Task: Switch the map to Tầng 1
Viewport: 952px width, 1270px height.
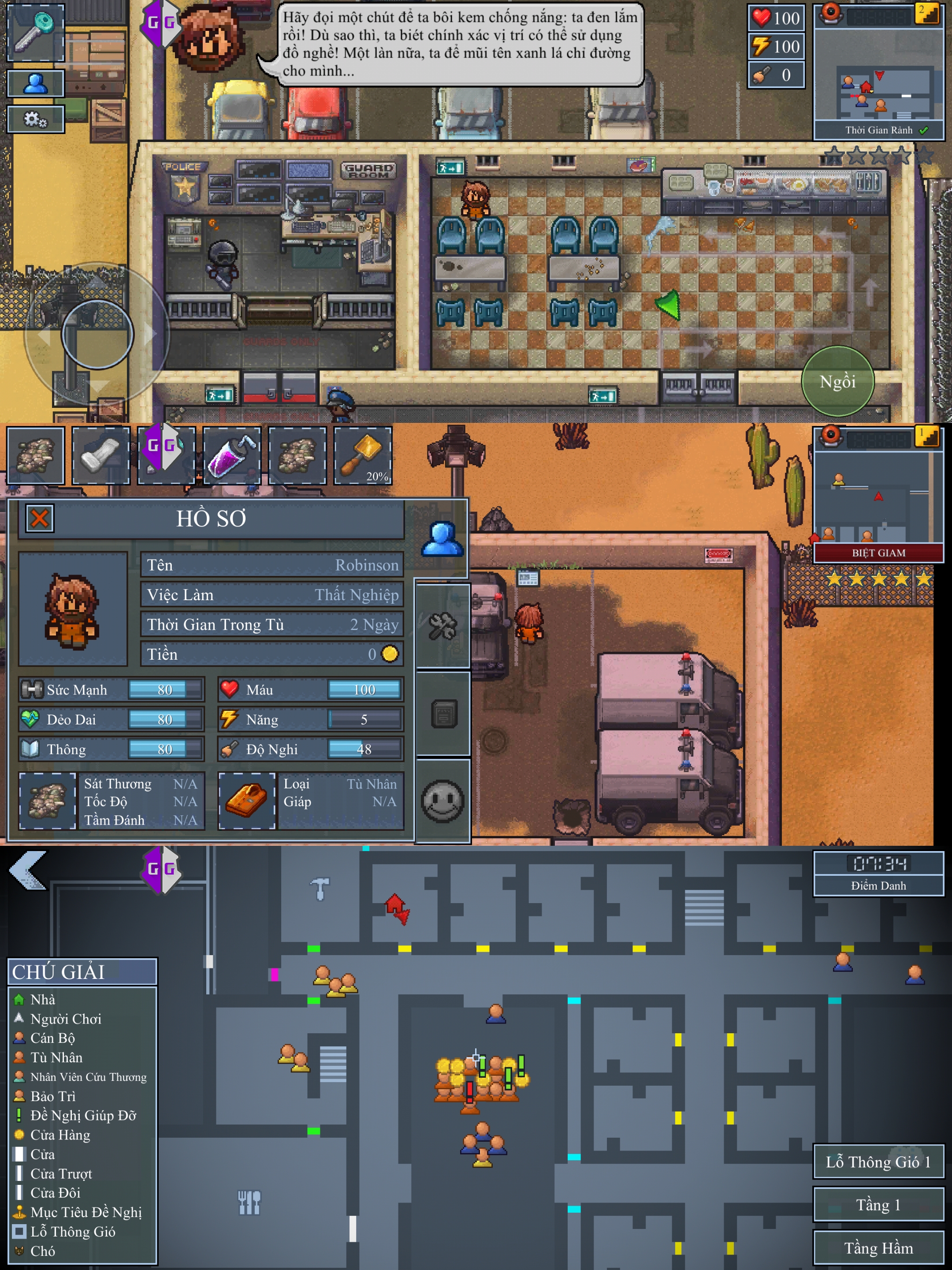Action: 878,1205
